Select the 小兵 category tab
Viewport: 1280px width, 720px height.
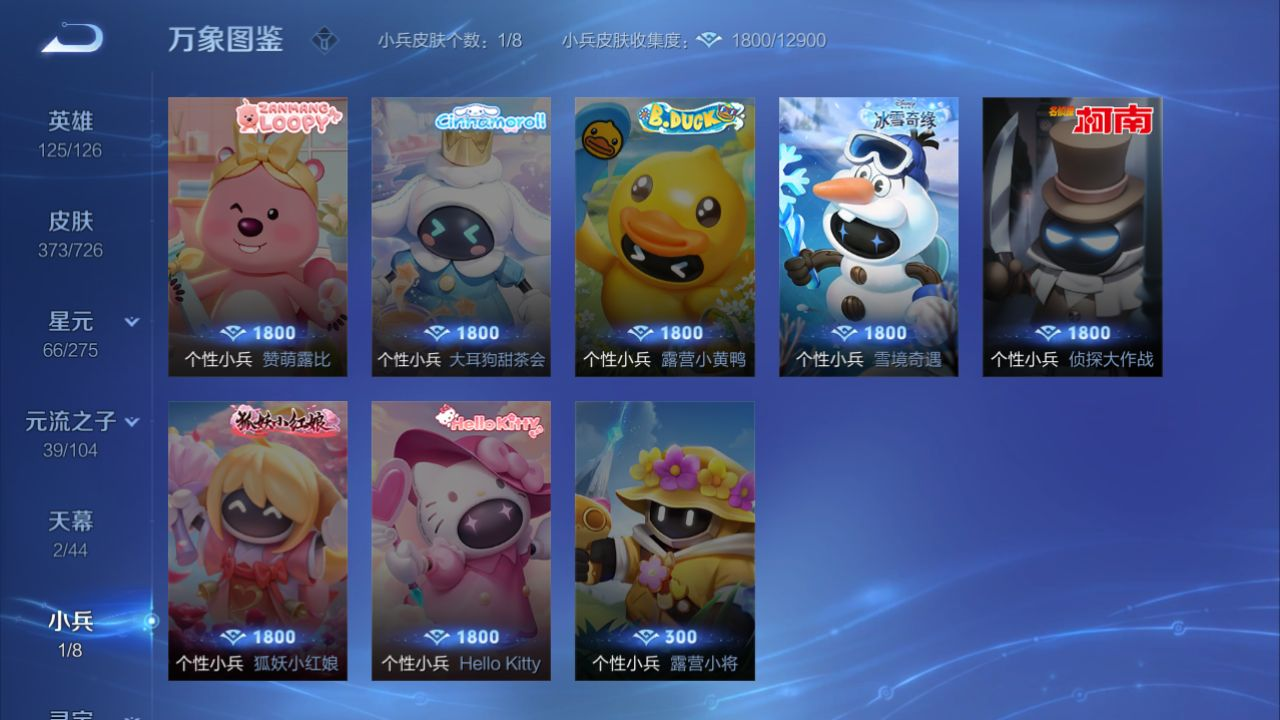(70, 633)
